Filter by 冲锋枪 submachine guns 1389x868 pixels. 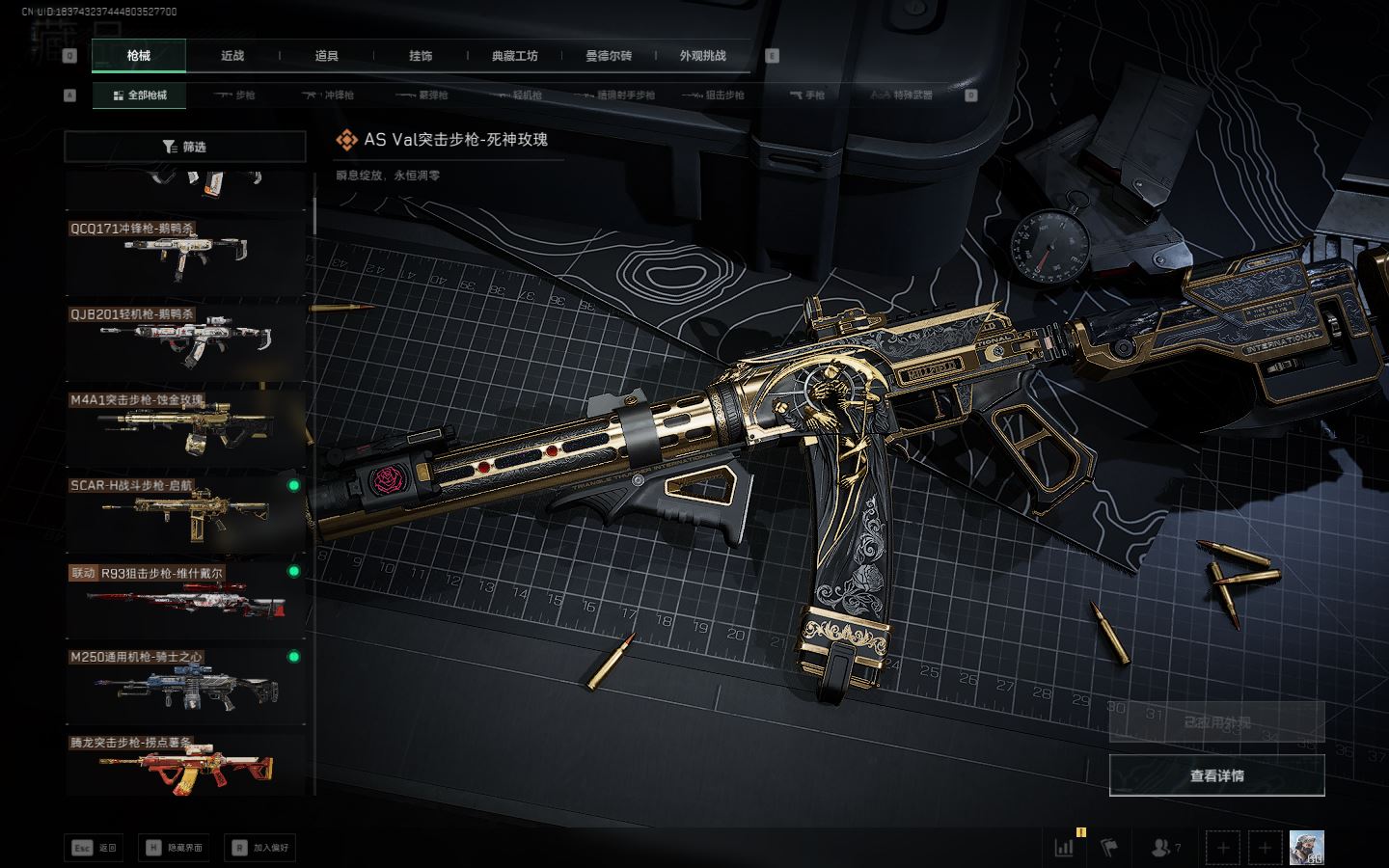[329, 95]
